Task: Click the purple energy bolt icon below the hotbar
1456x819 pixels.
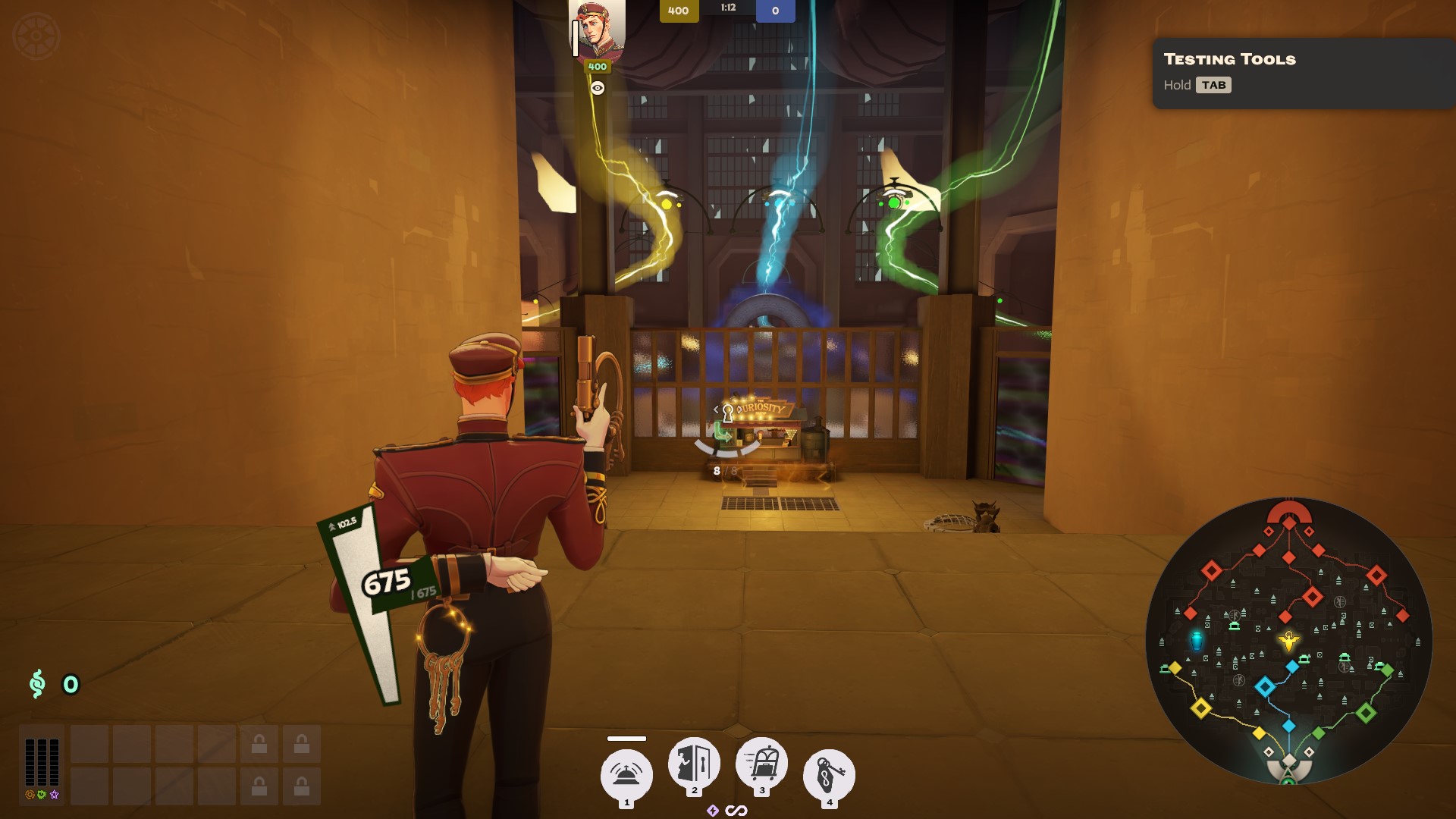Action: coord(711,810)
